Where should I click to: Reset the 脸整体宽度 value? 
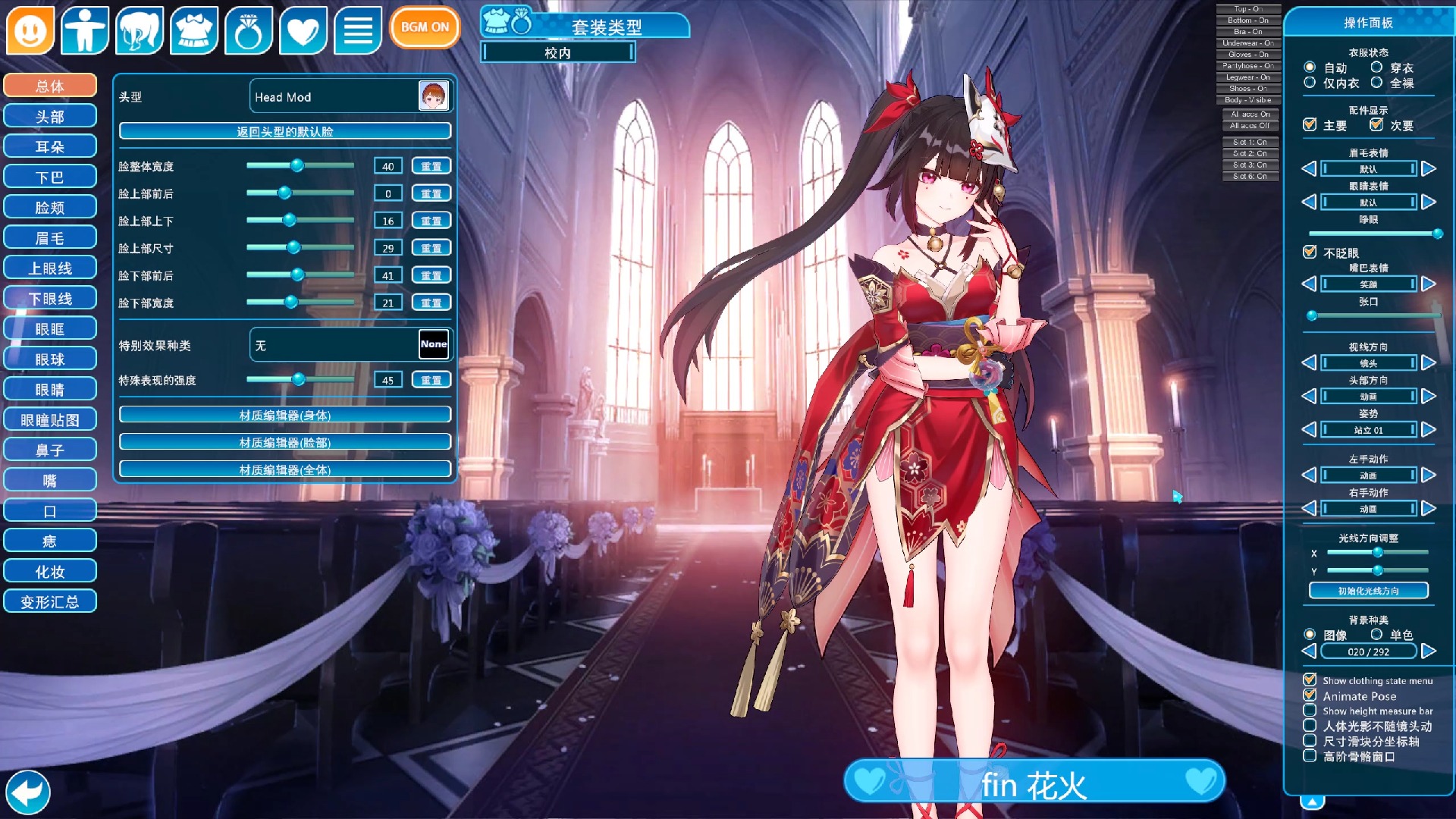431,166
